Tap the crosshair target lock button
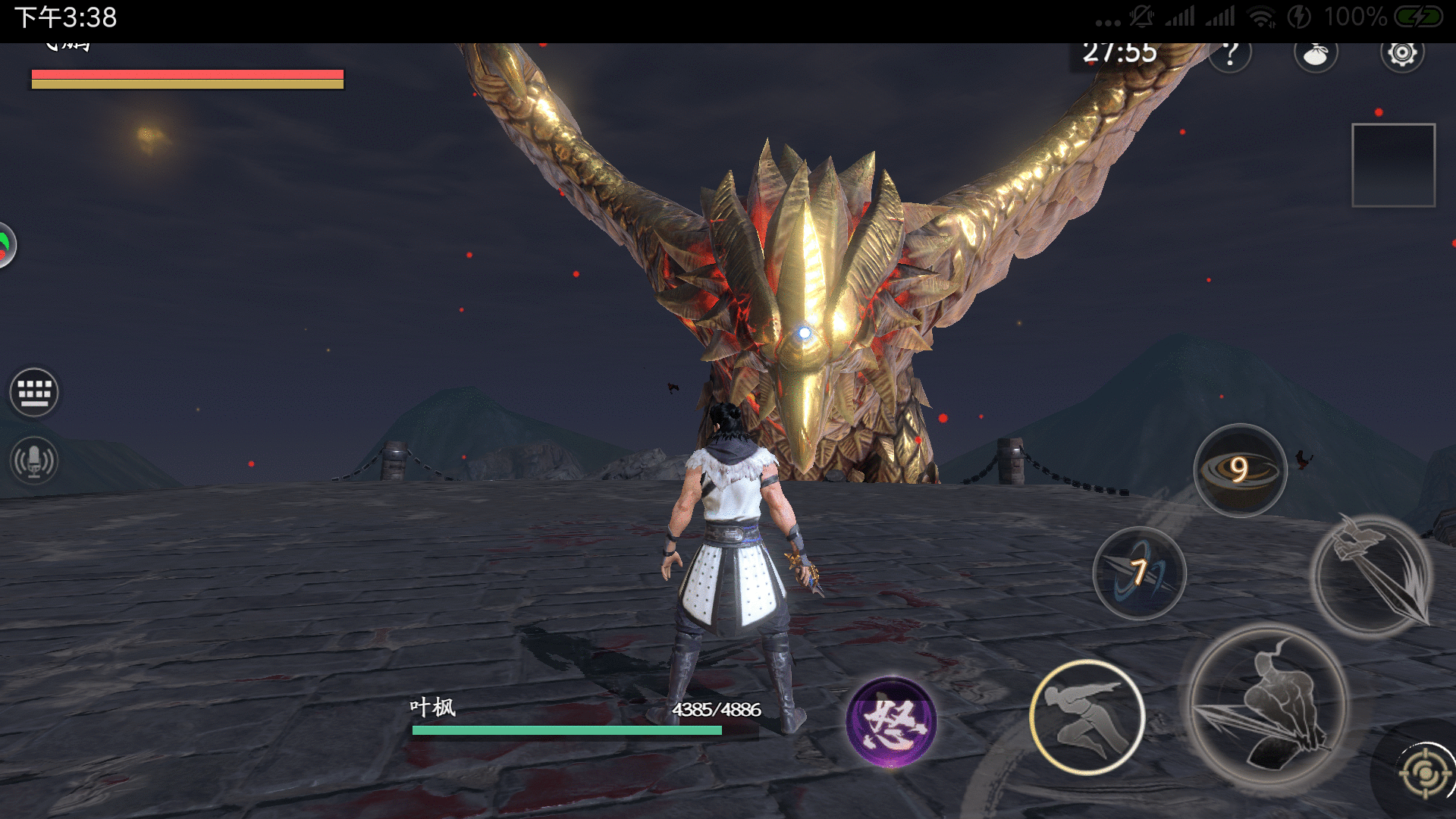The height and width of the screenshot is (819, 1456). (x=1426, y=772)
